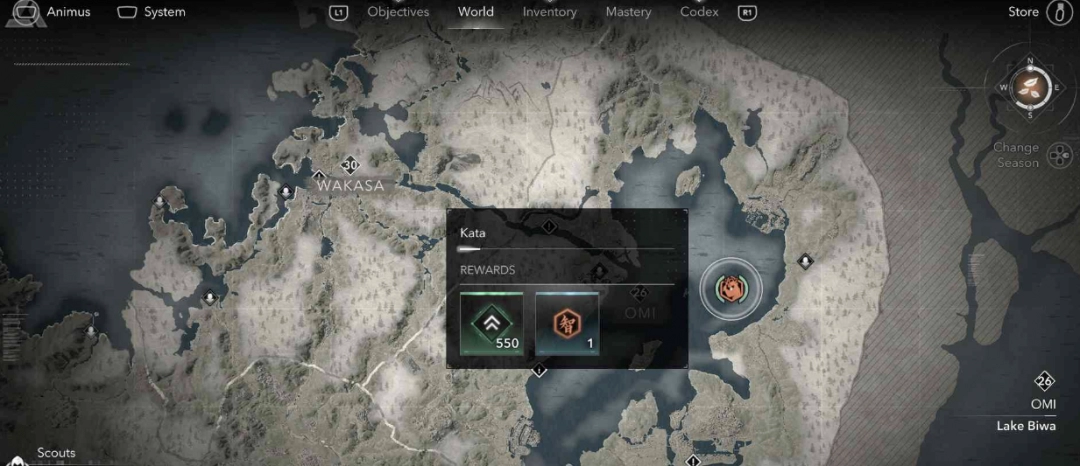Select the Wakasa region label
The image size is (1080, 466).
pos(350,185)
